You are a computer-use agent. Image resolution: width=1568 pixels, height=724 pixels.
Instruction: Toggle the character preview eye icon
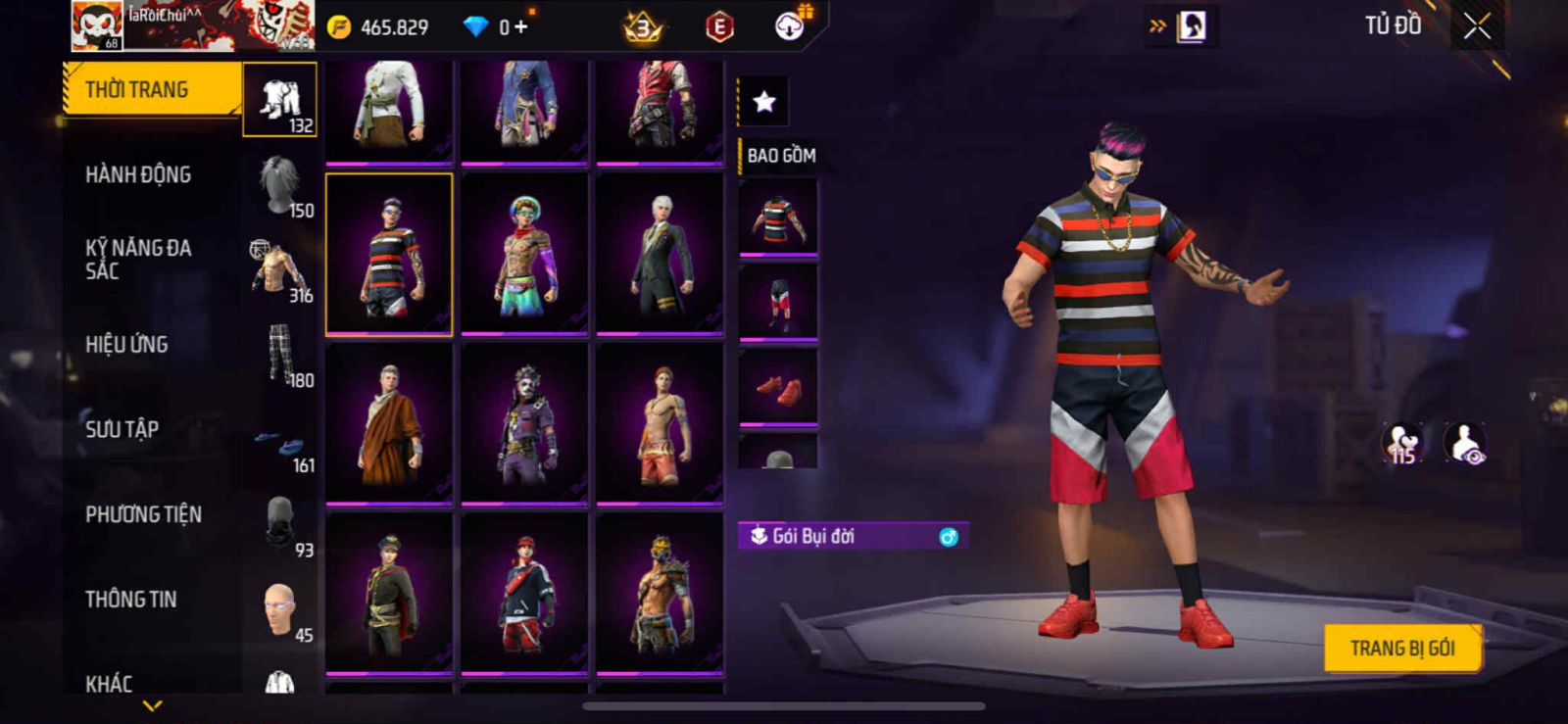coord(1465,443)
